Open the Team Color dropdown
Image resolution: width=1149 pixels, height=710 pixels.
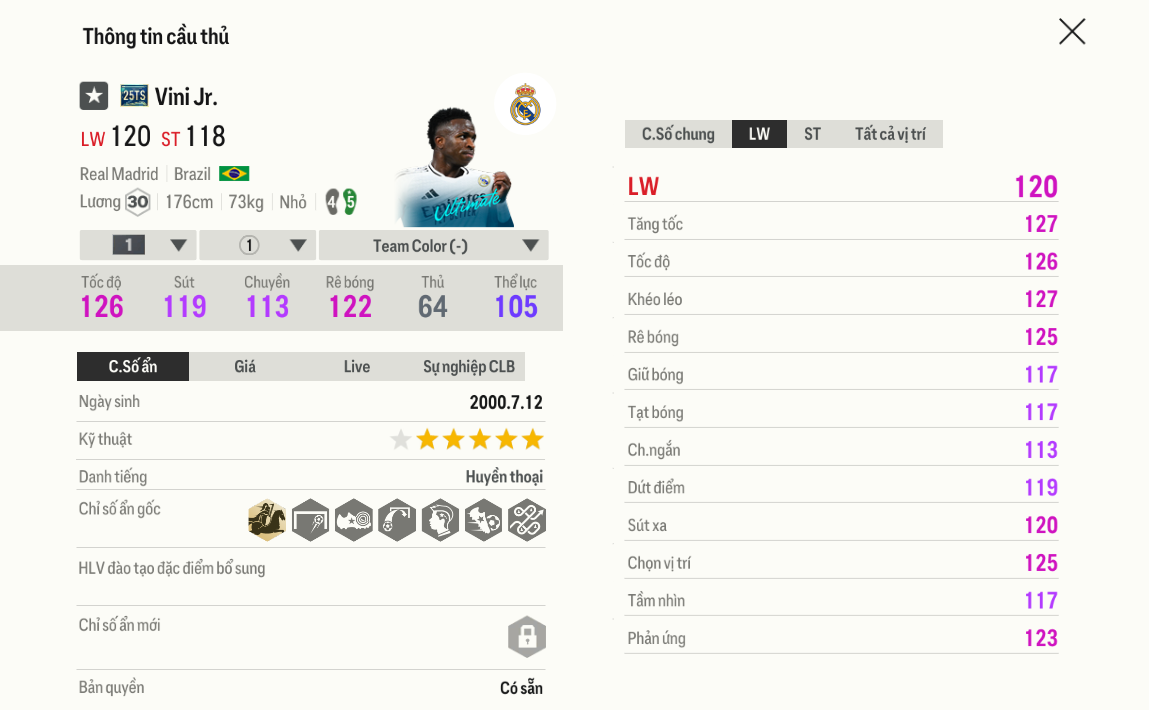pyautogui.click(x=433, y=246)
